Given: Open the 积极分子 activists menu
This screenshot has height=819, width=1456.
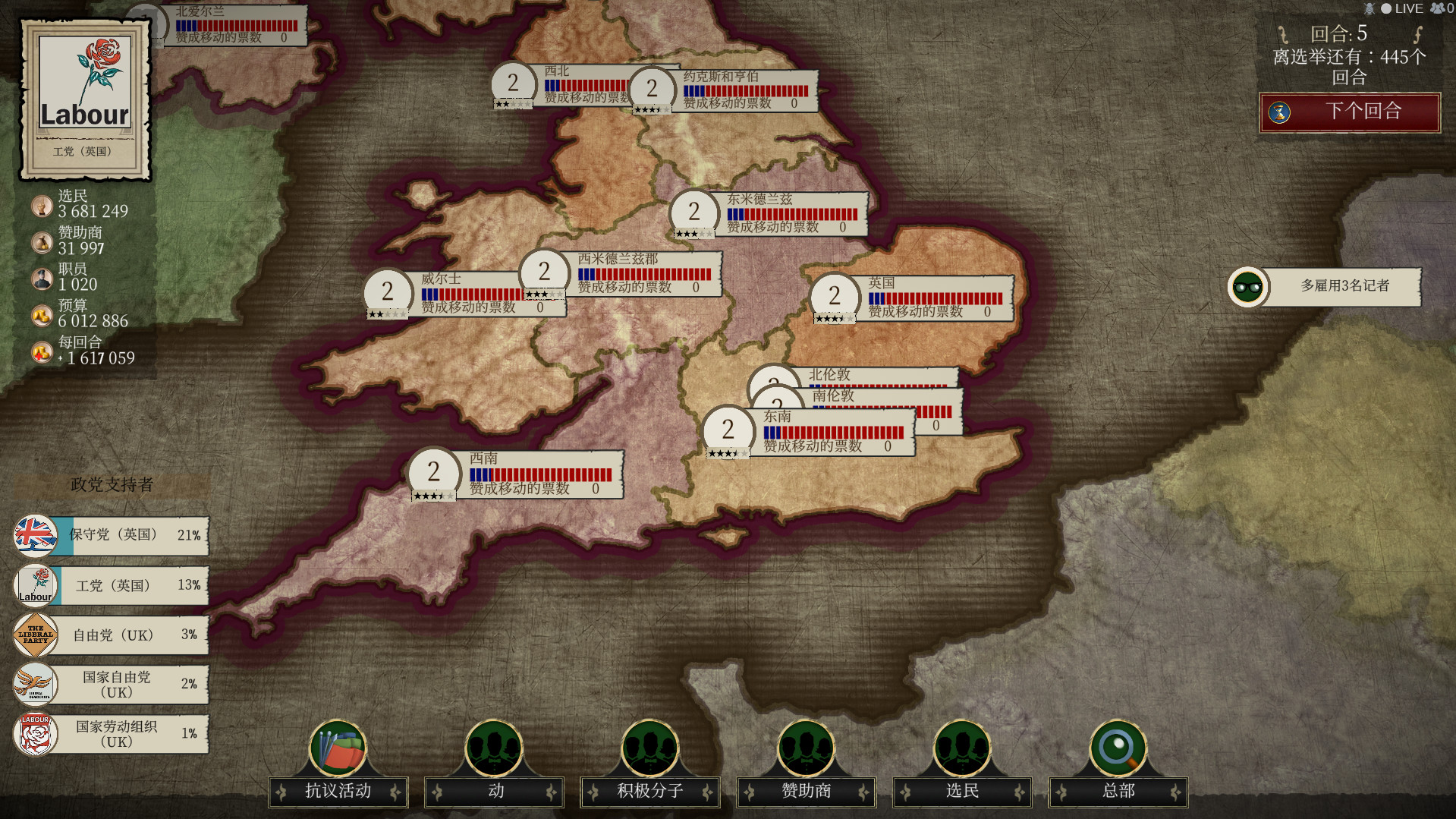Looking at the screenshot, I should click(649, 791).
